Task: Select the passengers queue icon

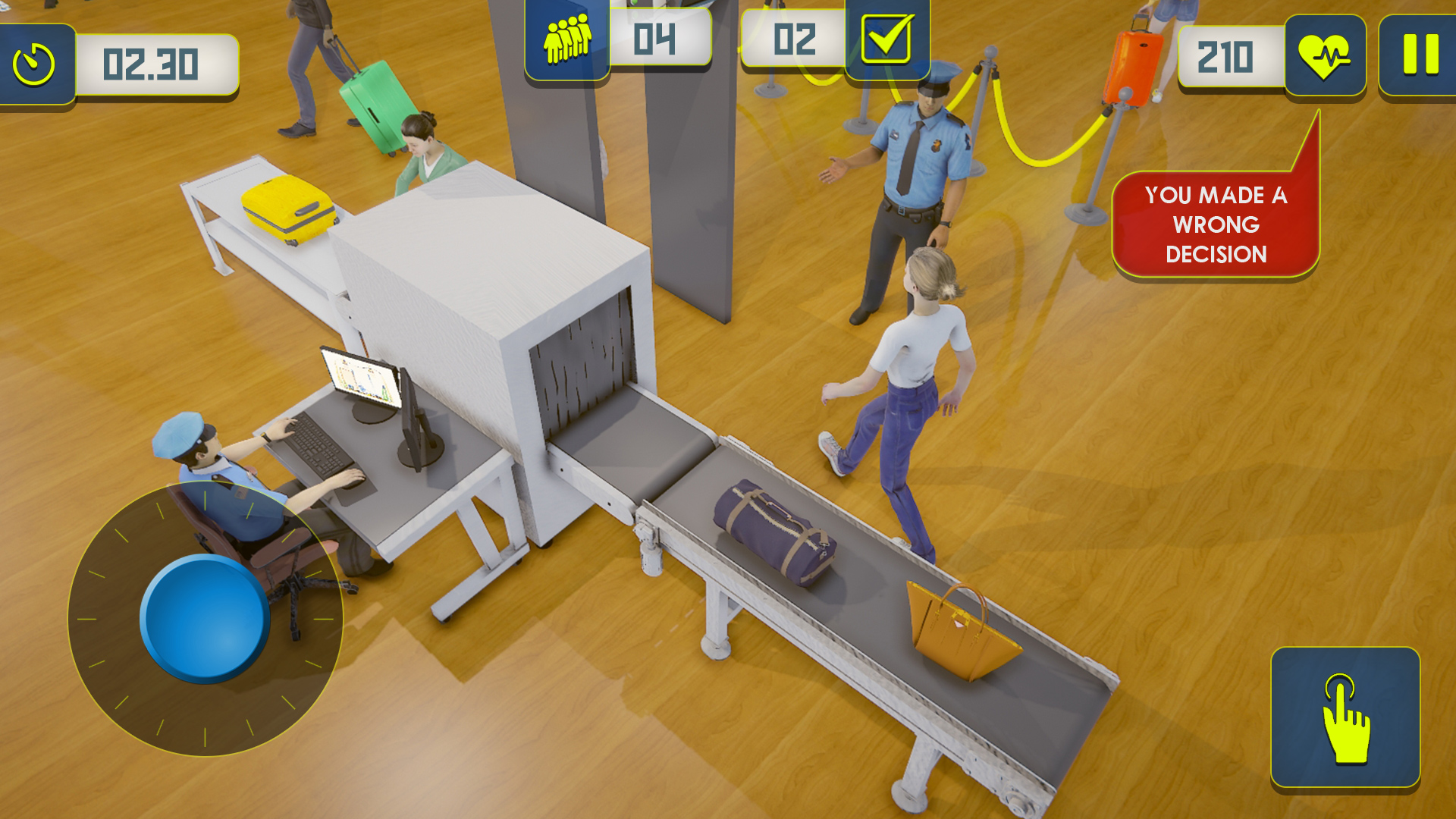Action: tap(567, 39)
